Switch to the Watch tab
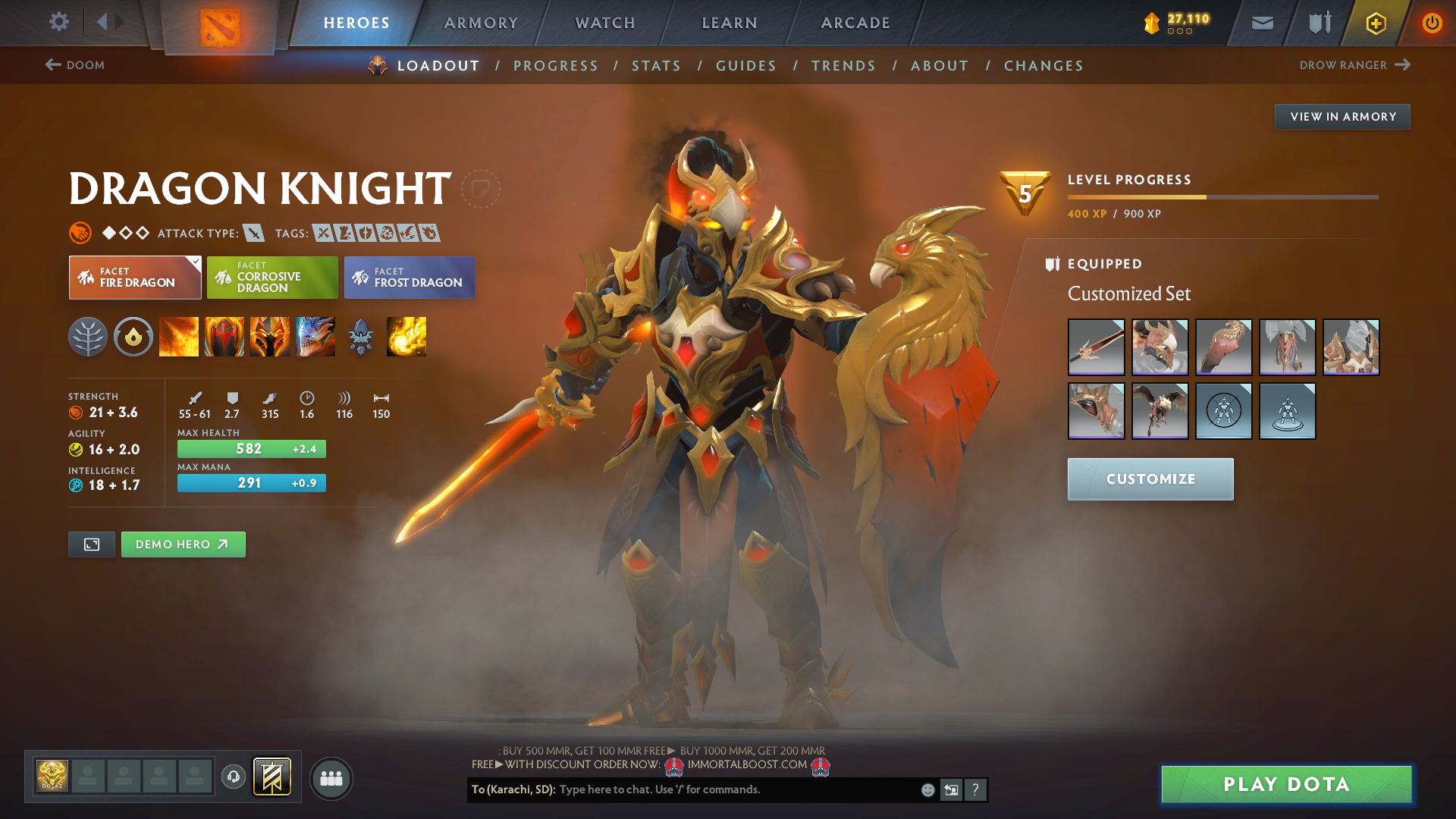Screen dimensions: 1456x819 (x=605, y=23)
